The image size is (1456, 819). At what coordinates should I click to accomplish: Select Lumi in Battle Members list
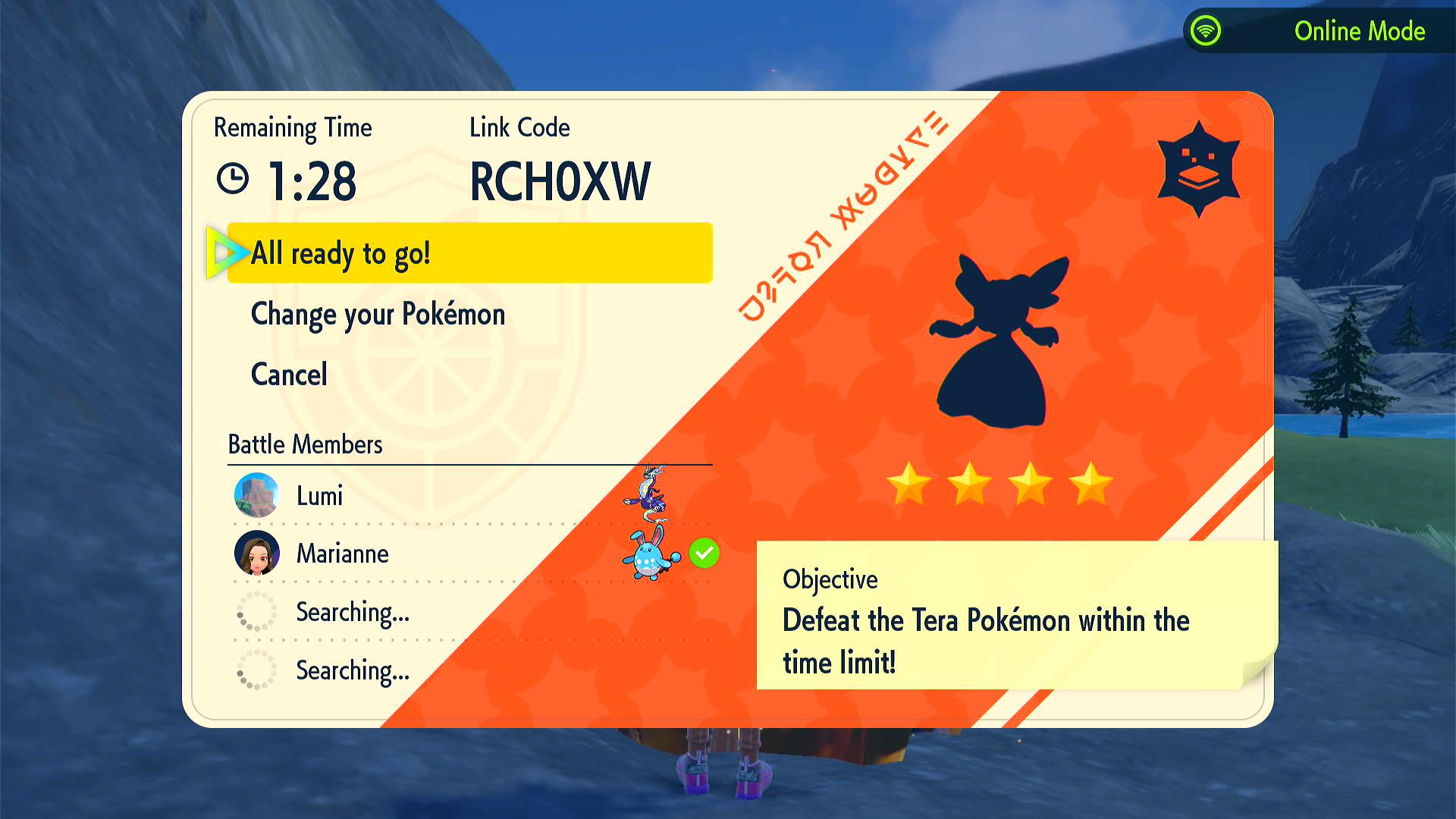click(319, 496)
